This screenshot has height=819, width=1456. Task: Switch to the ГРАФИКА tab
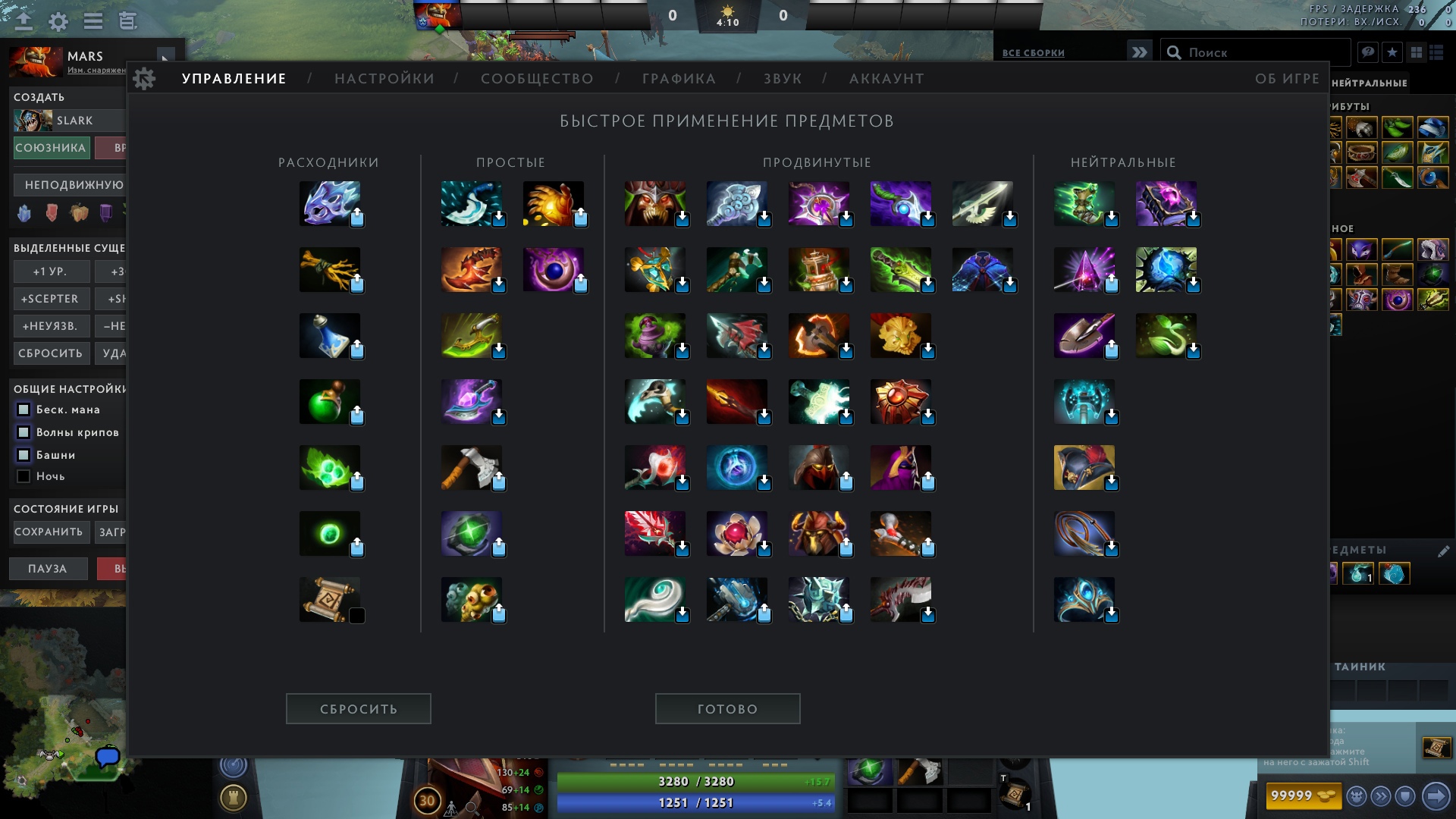677,78
